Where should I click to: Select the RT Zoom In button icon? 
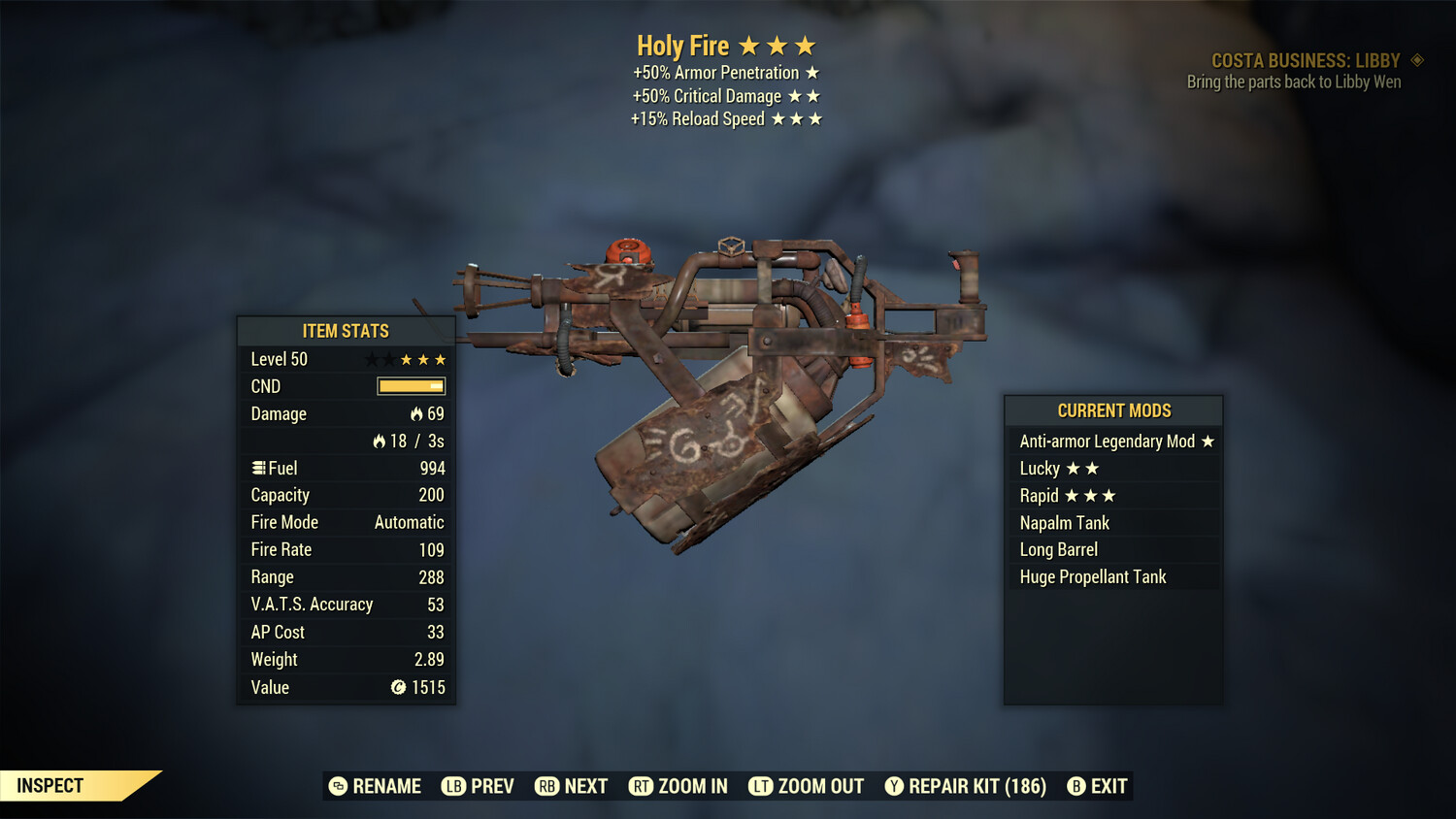point(642,786)
